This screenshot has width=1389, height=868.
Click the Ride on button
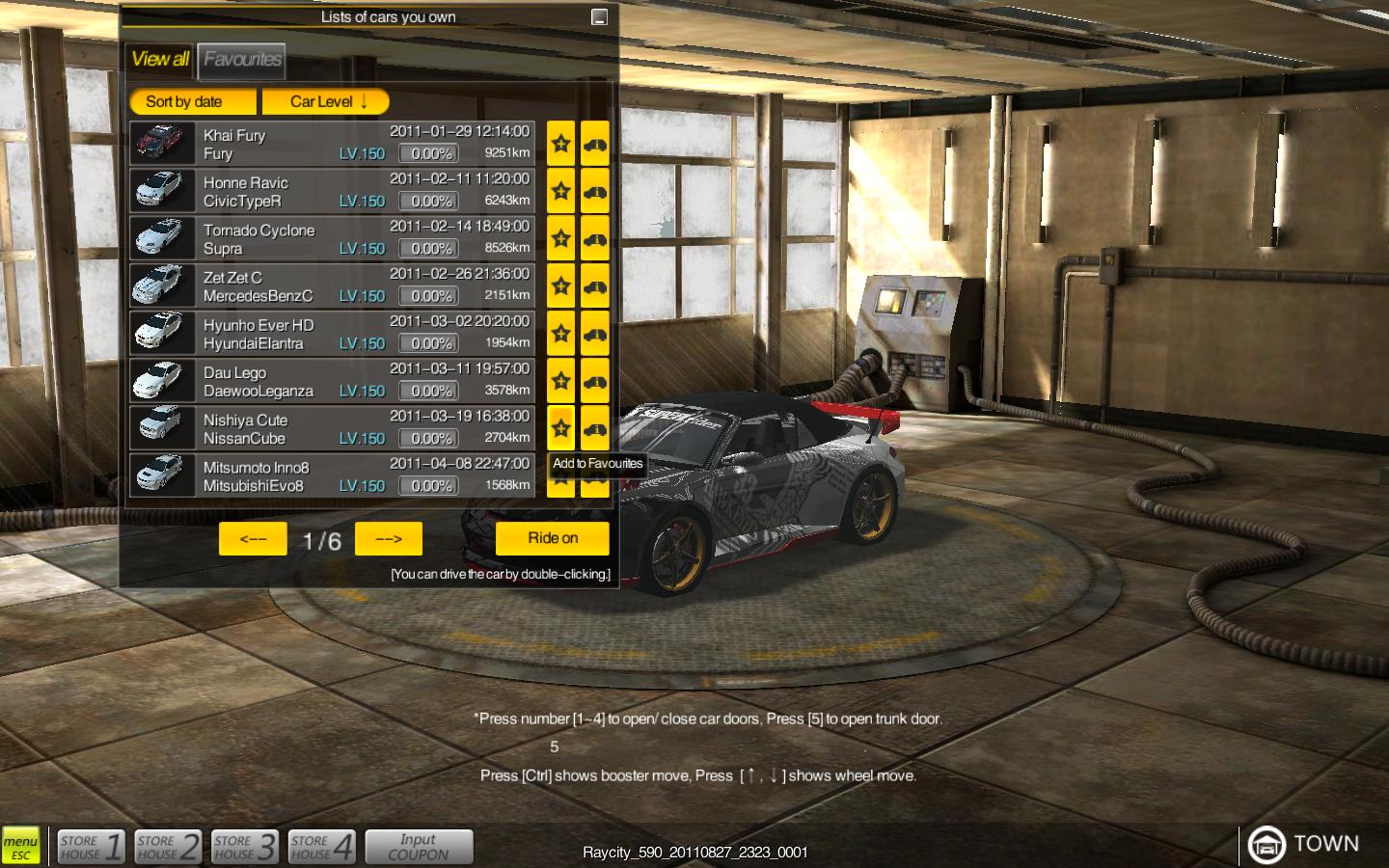(x=553, y=538)
